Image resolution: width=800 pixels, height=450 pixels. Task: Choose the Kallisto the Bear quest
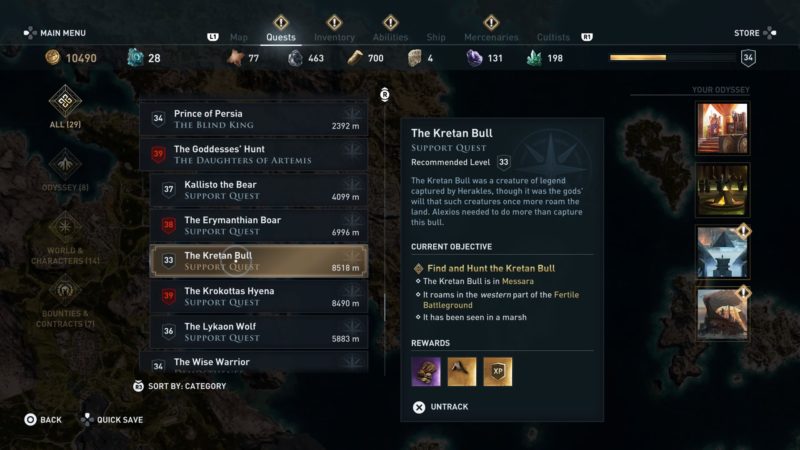(259, 190)
